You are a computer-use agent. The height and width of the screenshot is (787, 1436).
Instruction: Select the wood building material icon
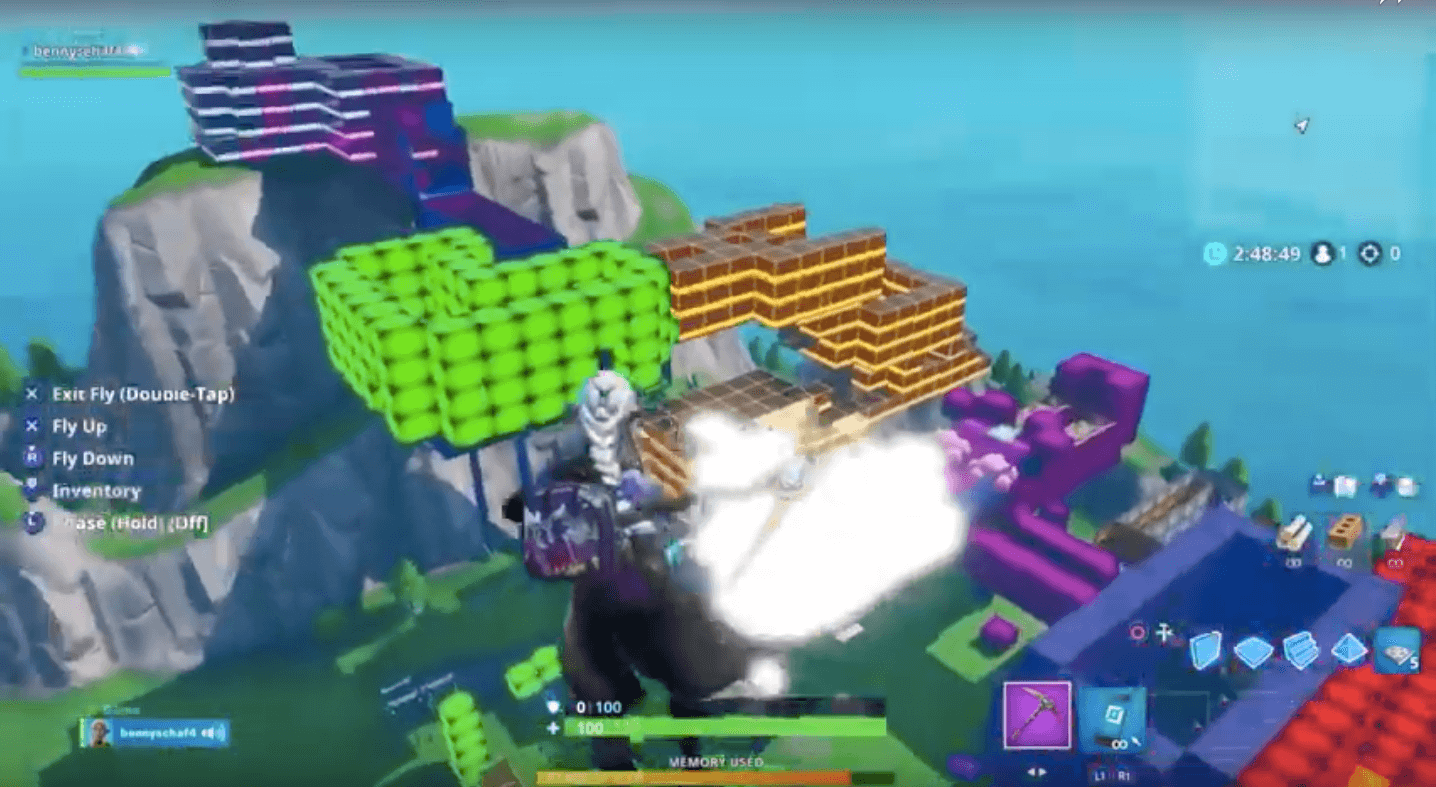pos(1296,530)
